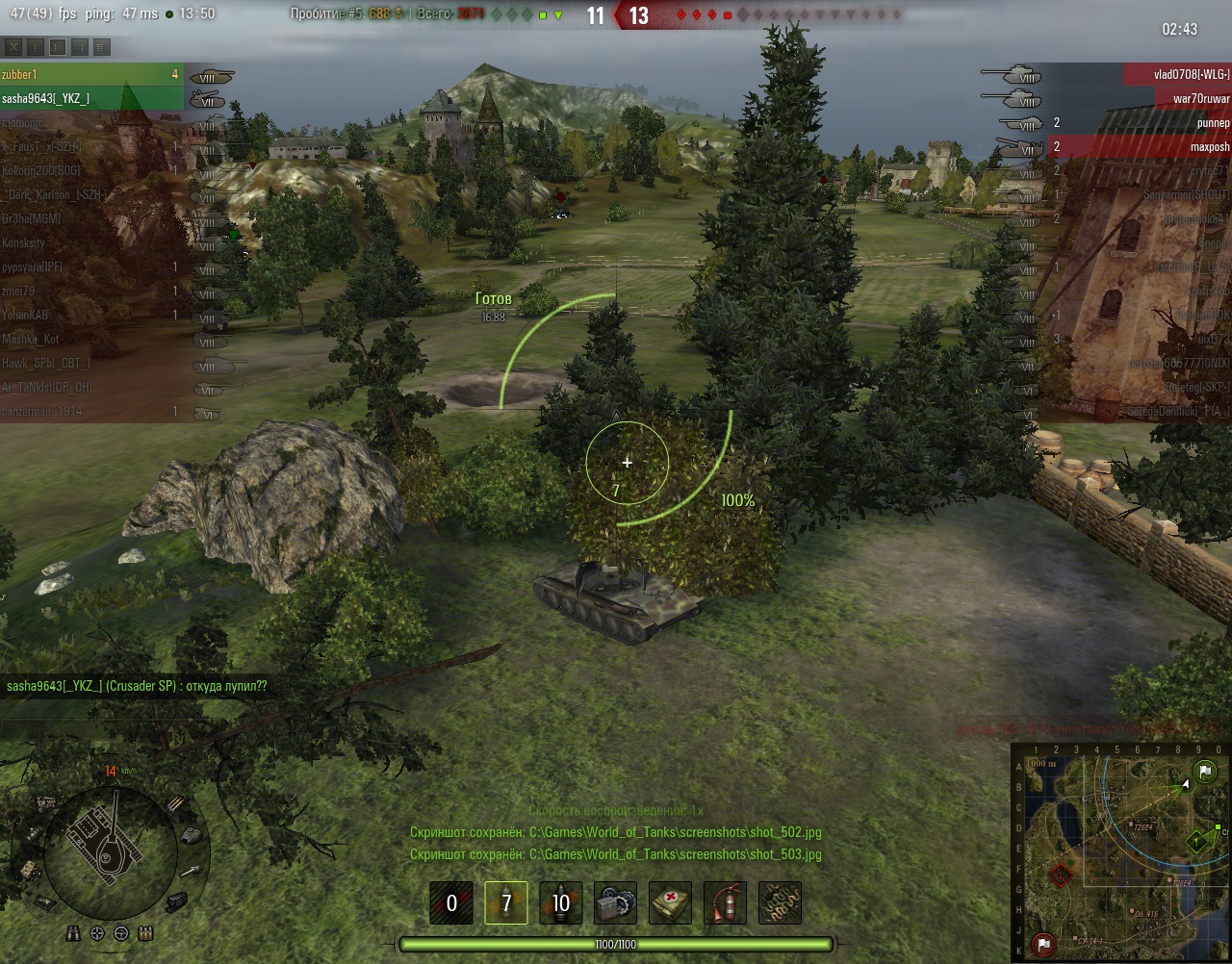The height and width of the screenshot is (964, 1232).
Task: Switch to the shell slot with 10 rounds
Action: coord(560,902)
